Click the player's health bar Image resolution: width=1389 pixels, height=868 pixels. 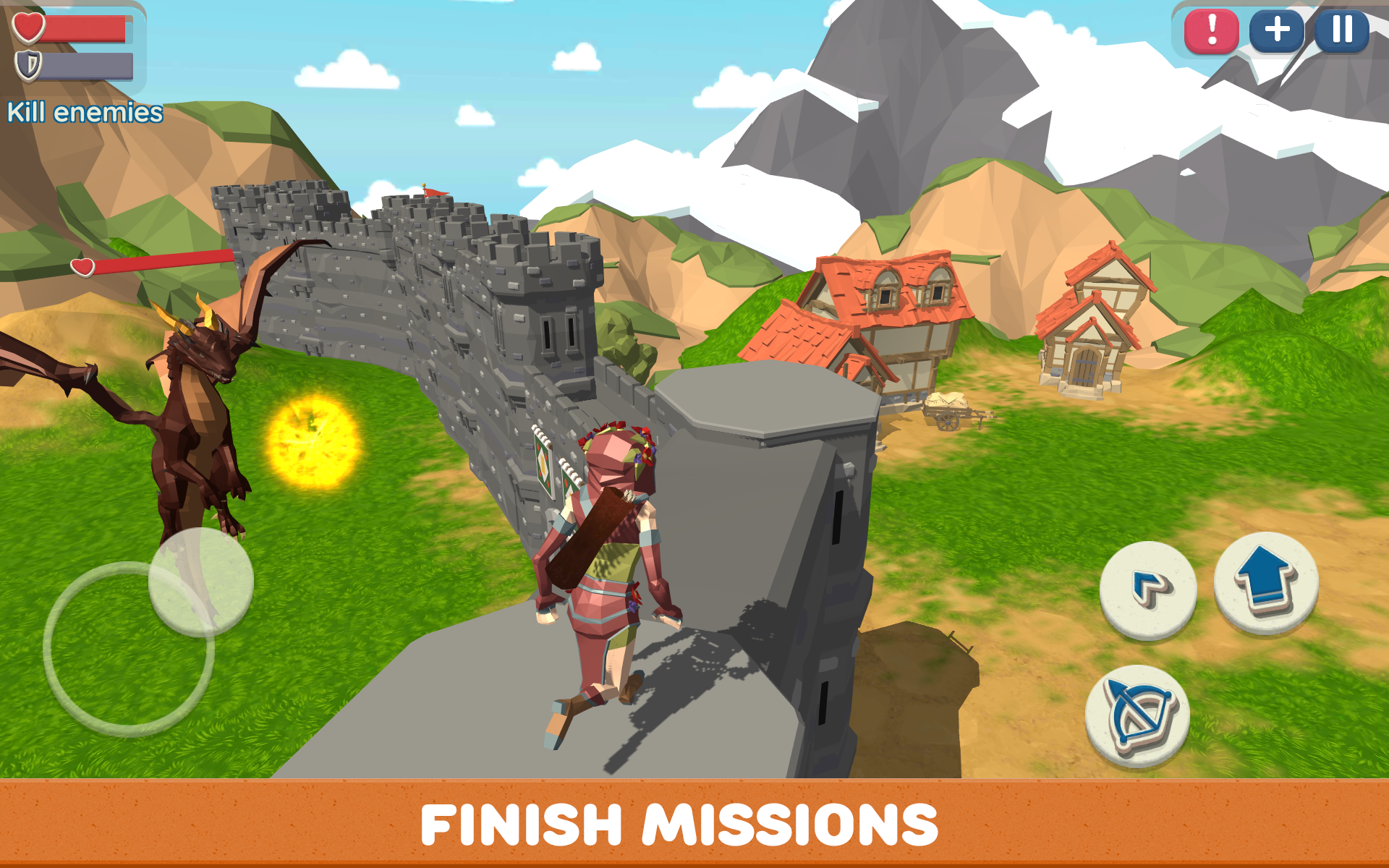[x=87, y=27]
